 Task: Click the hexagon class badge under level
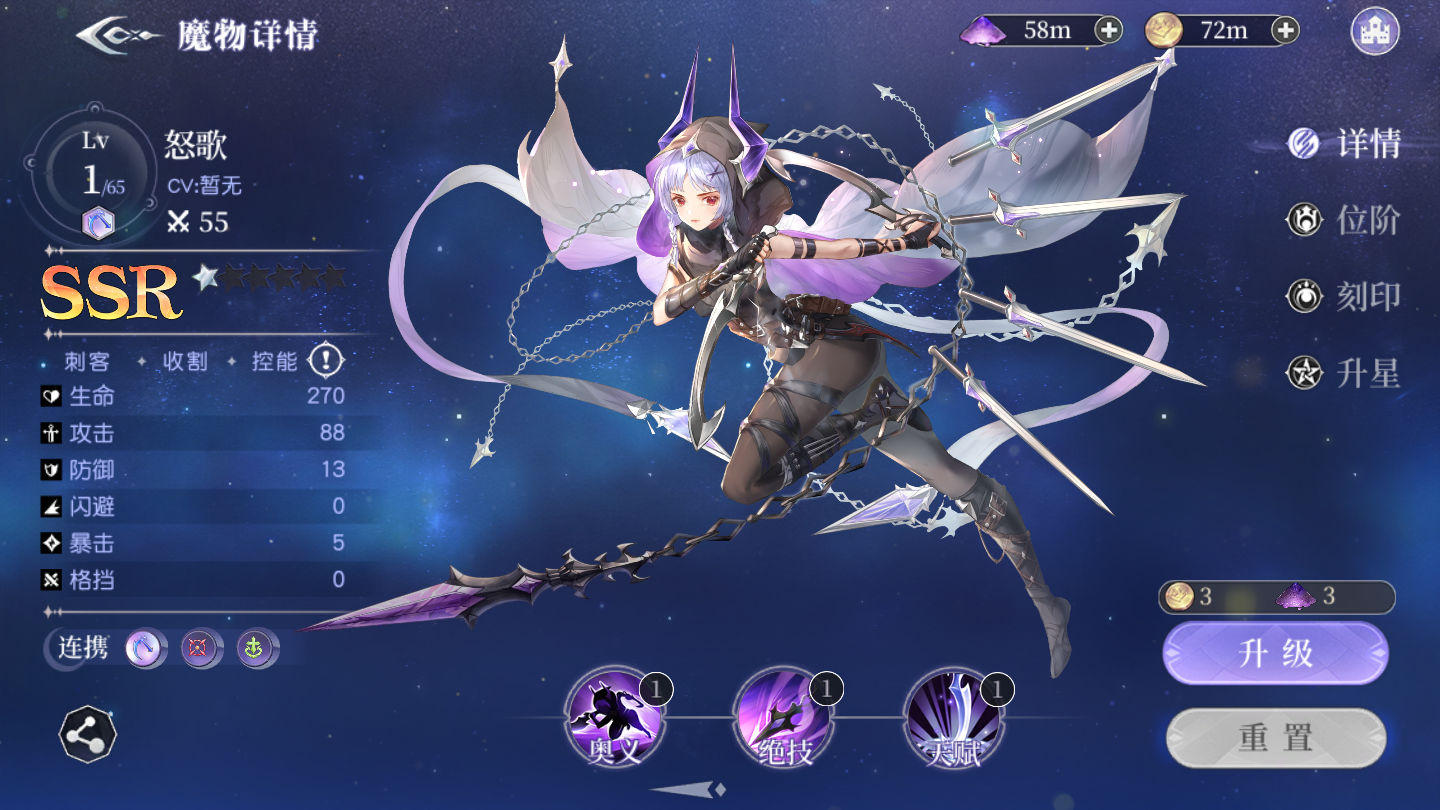(97, 223)
